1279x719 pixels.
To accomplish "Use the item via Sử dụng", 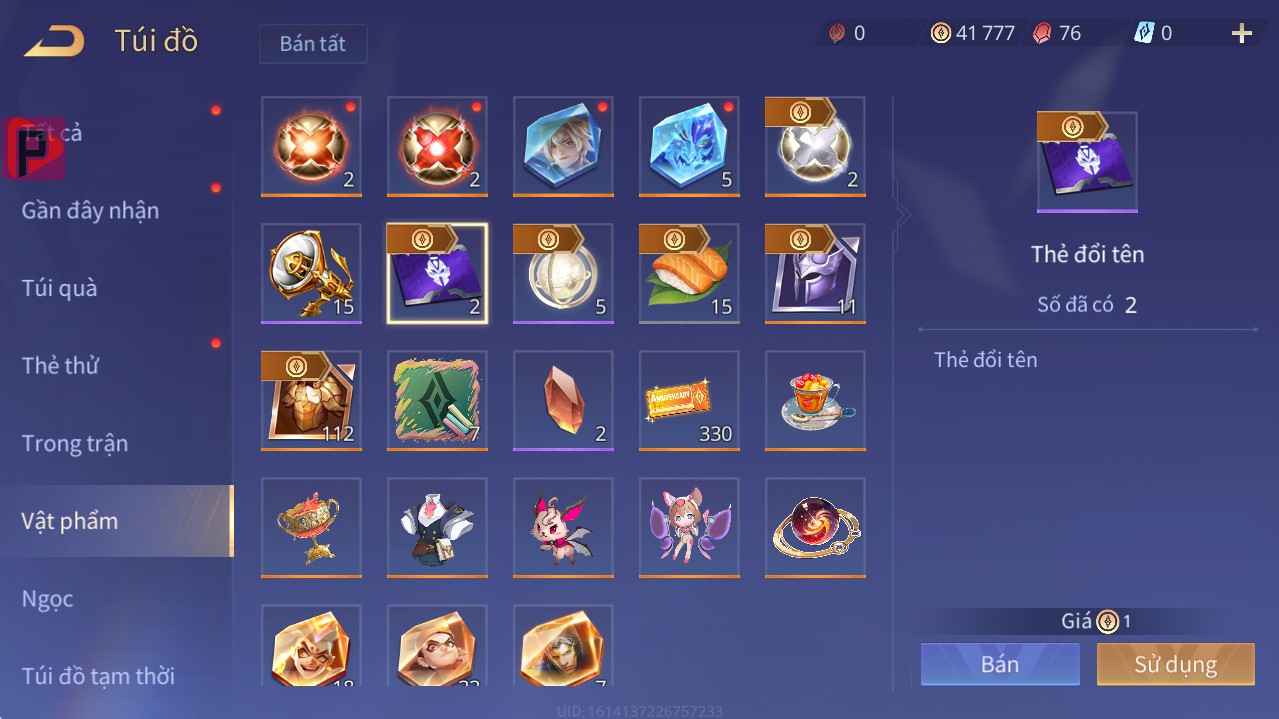I will 1175,664.
